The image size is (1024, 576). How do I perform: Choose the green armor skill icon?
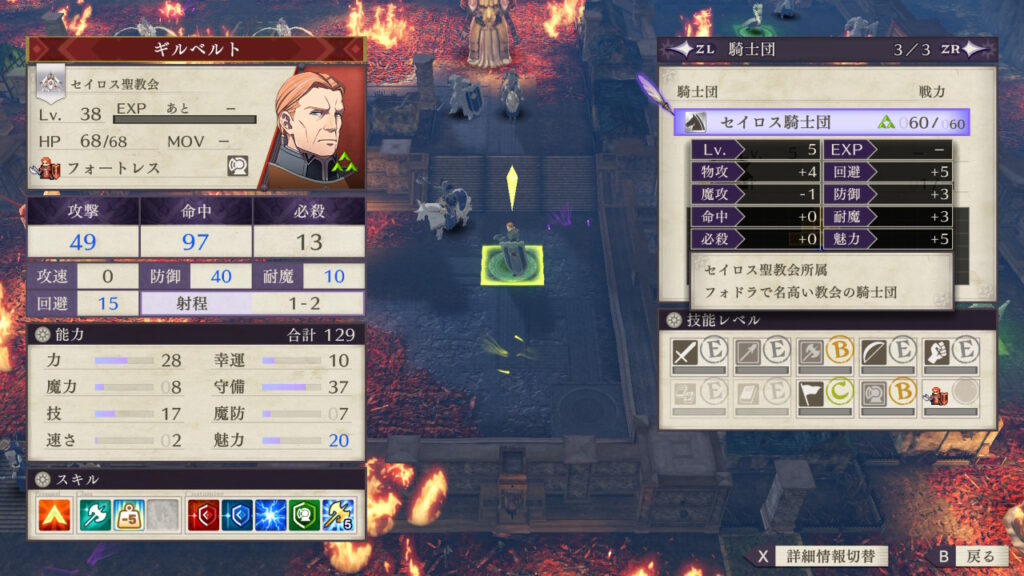click(303, 515)
